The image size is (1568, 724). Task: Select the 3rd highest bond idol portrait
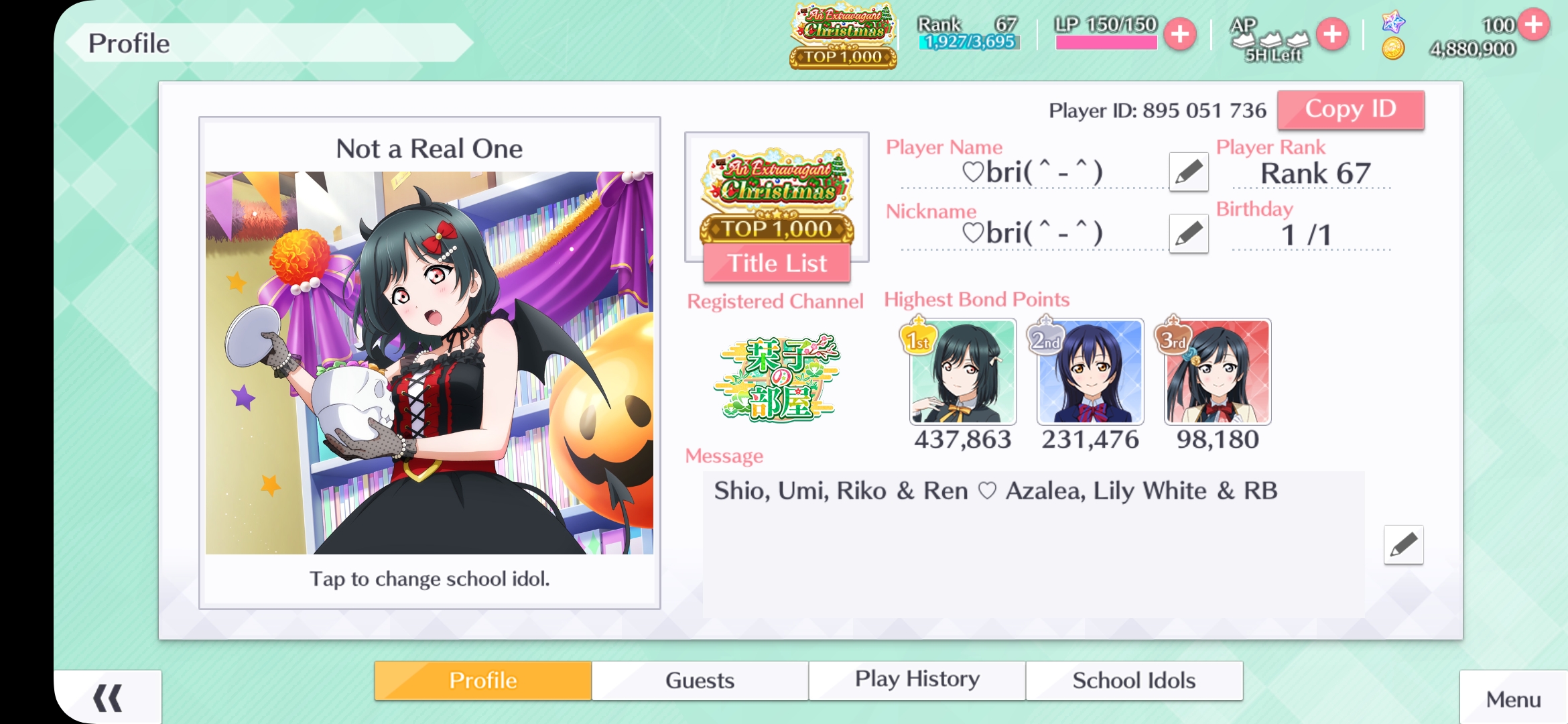pos(1217,372)
